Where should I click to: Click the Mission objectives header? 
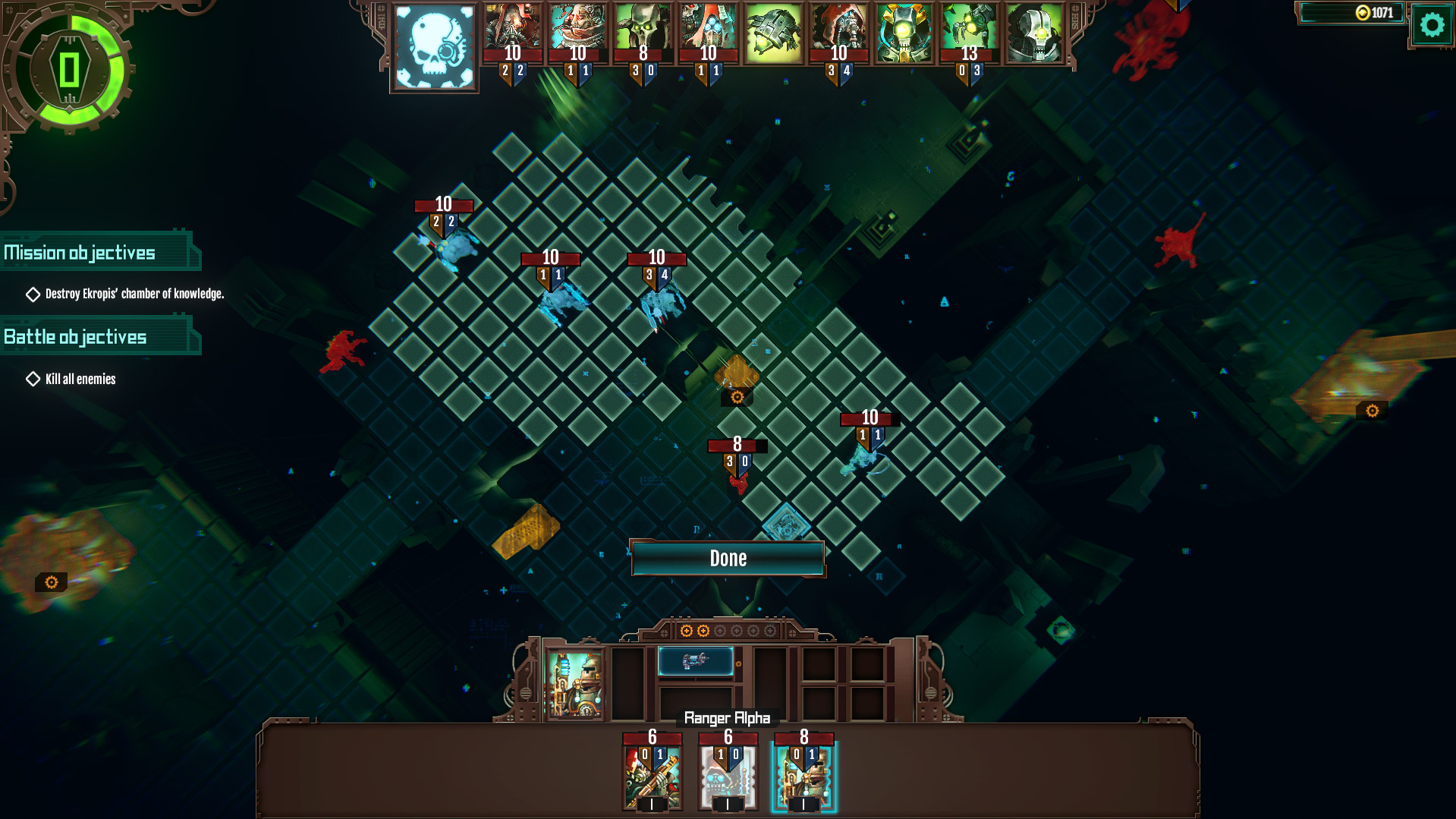(80, 251)
